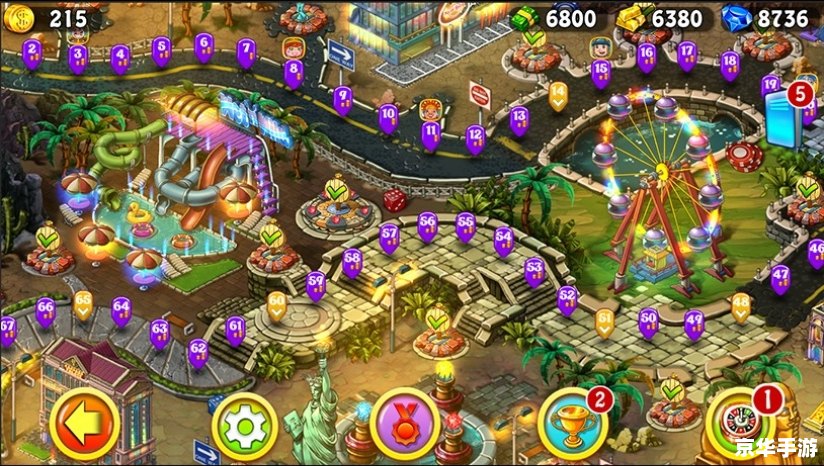Open the roulette wheel button
Image resolution: width=824 pixels, height=466 pixels.
(x=739, y=425)
